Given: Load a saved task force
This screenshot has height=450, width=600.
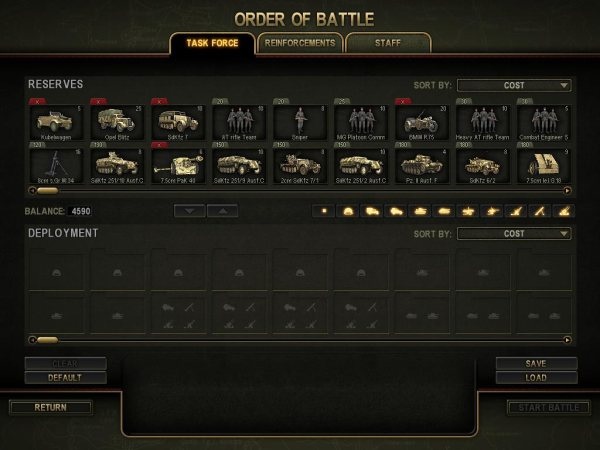Looking at the screenshot, I should (x=536, y=378).
